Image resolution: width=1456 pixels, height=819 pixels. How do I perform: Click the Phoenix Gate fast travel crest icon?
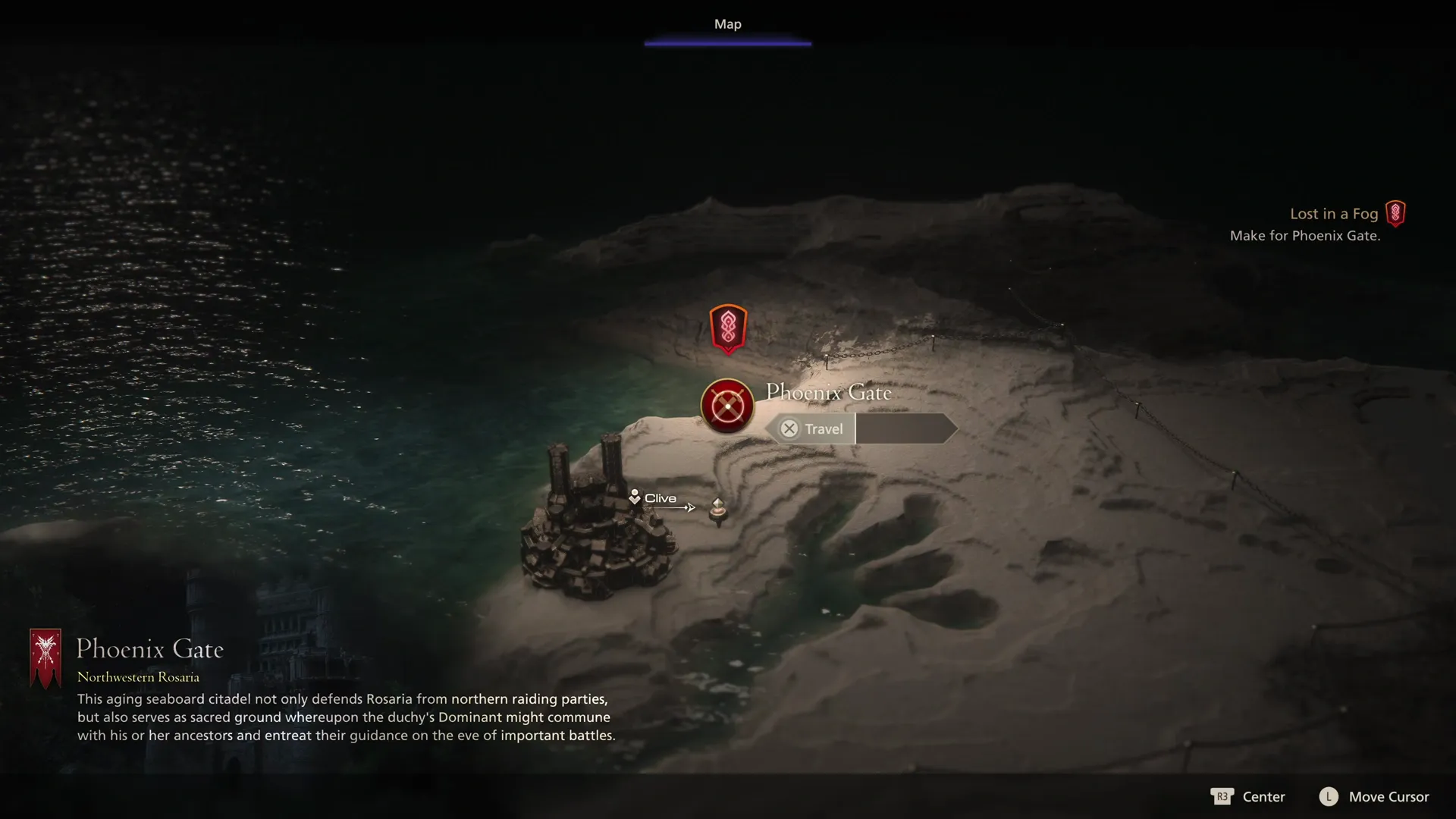726,406
